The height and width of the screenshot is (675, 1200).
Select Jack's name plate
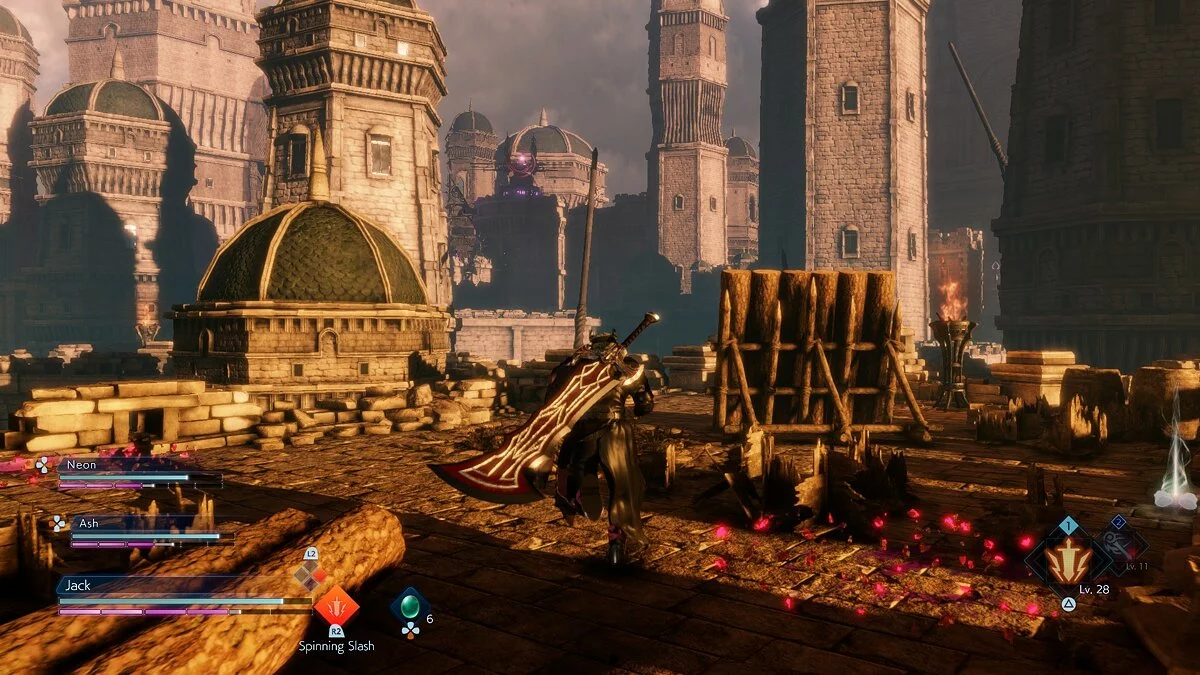click(x=150, y=585)
